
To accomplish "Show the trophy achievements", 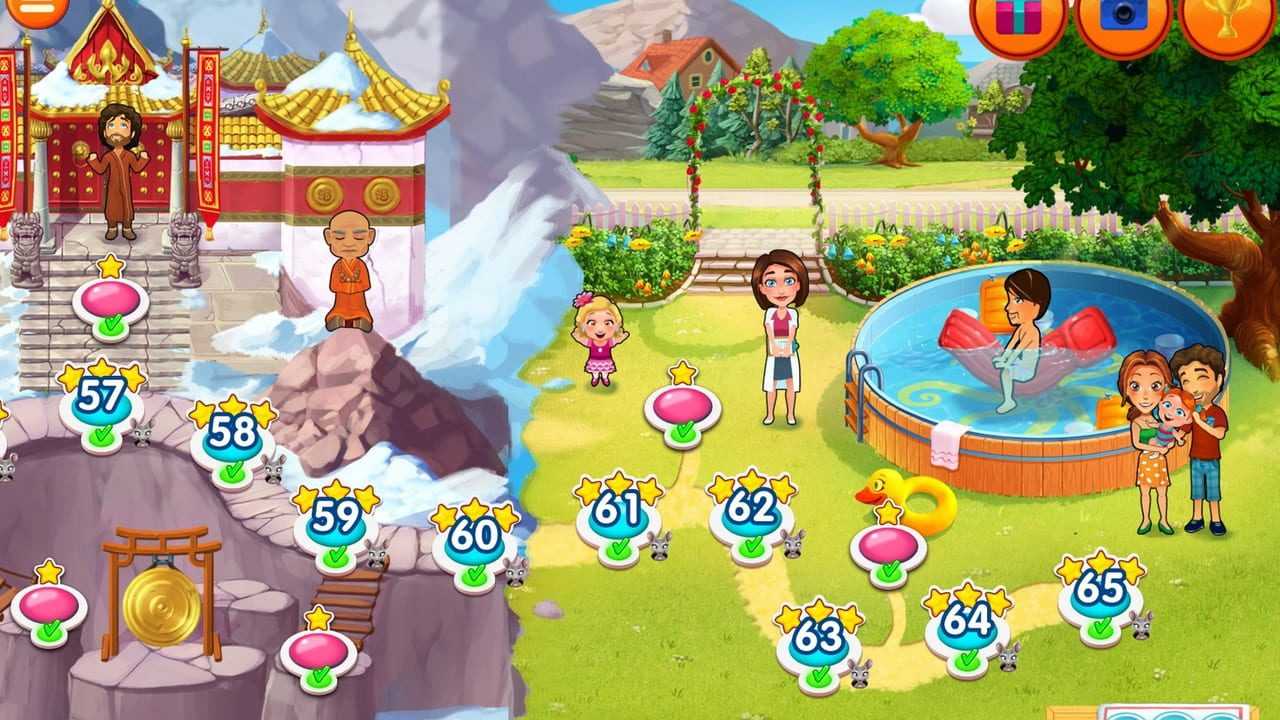I will click(x=1227, y=17).
